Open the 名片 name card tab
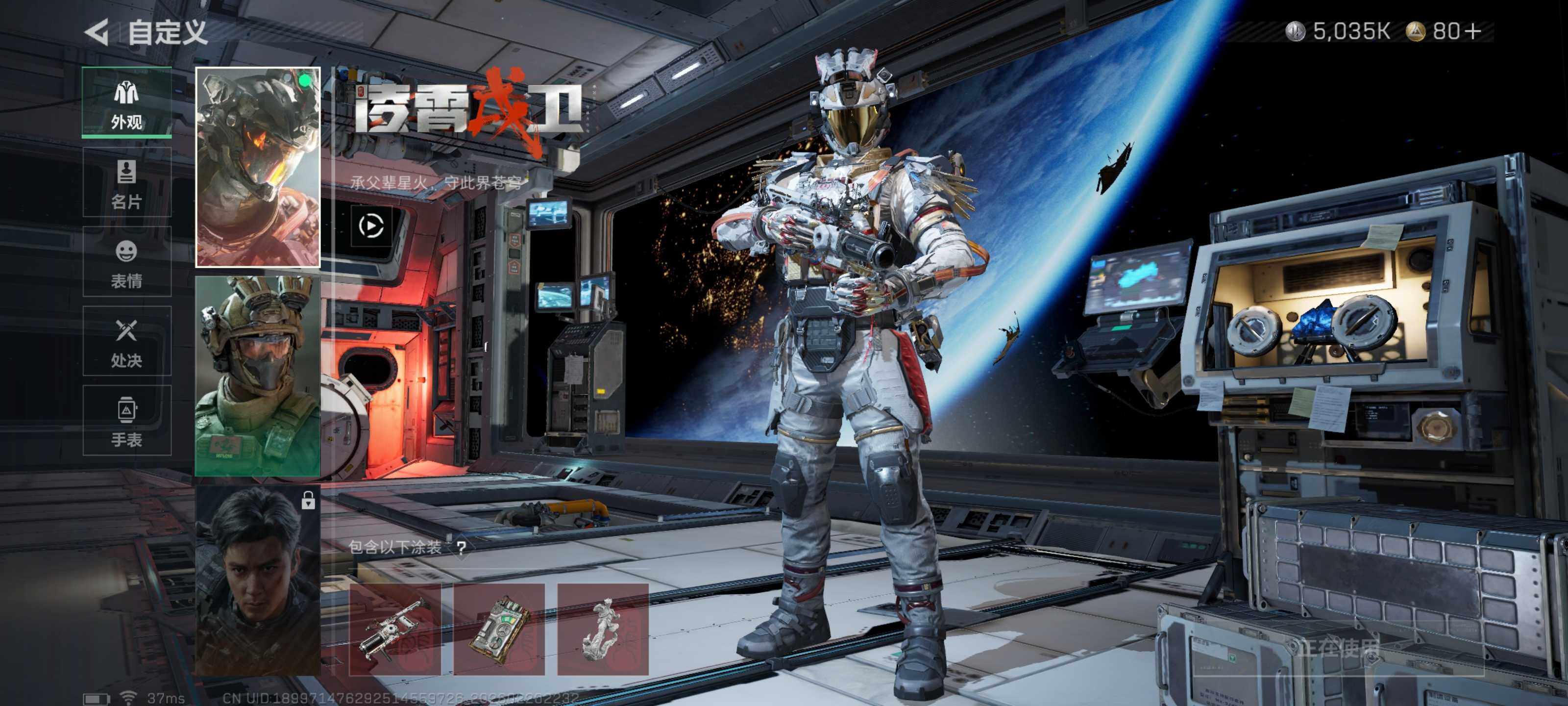1568x706 pixels. pyautogui.click(x=126, y=183)
